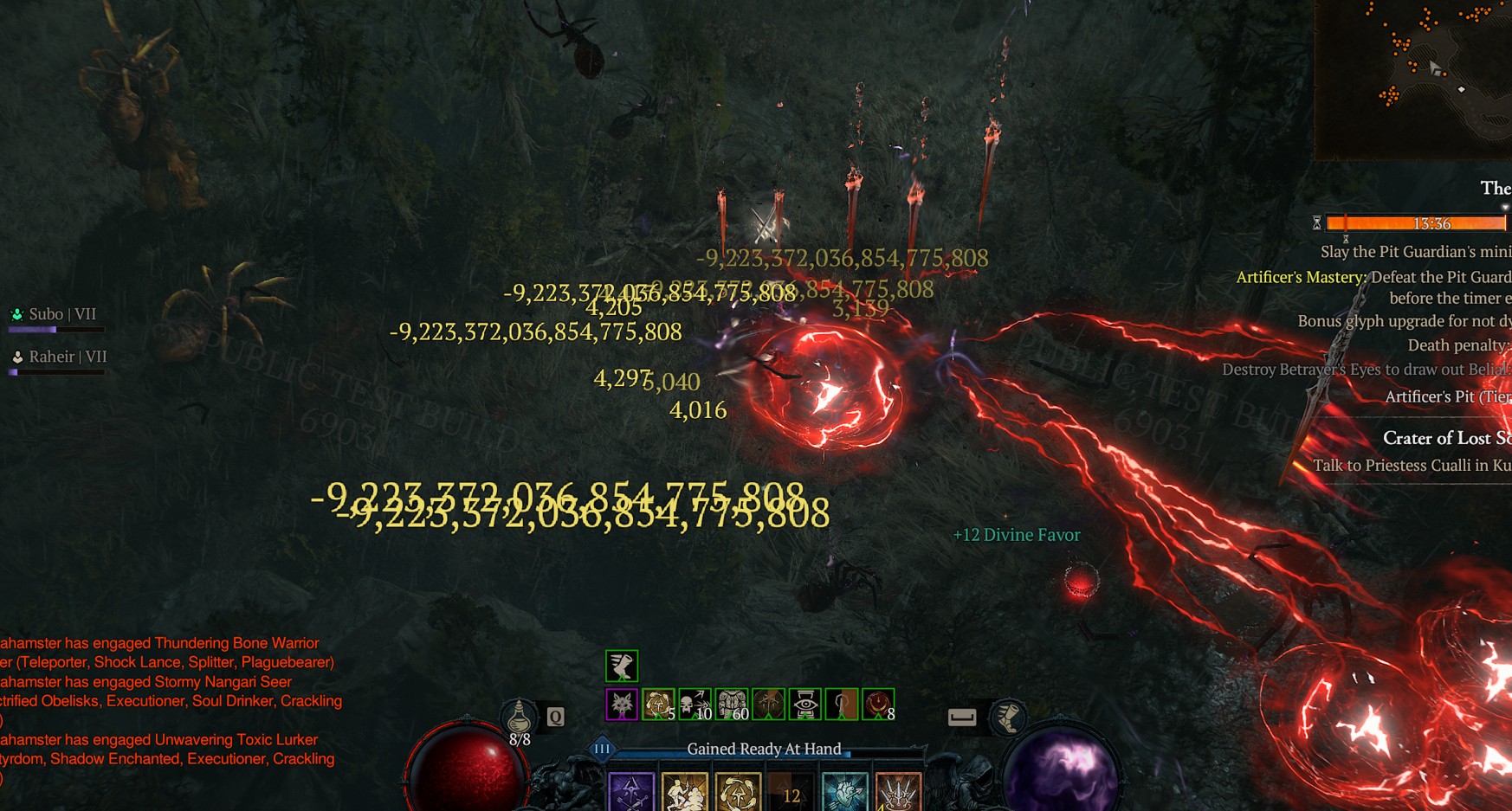
Task: Use the healing potion flask
Action: point(520,718)
